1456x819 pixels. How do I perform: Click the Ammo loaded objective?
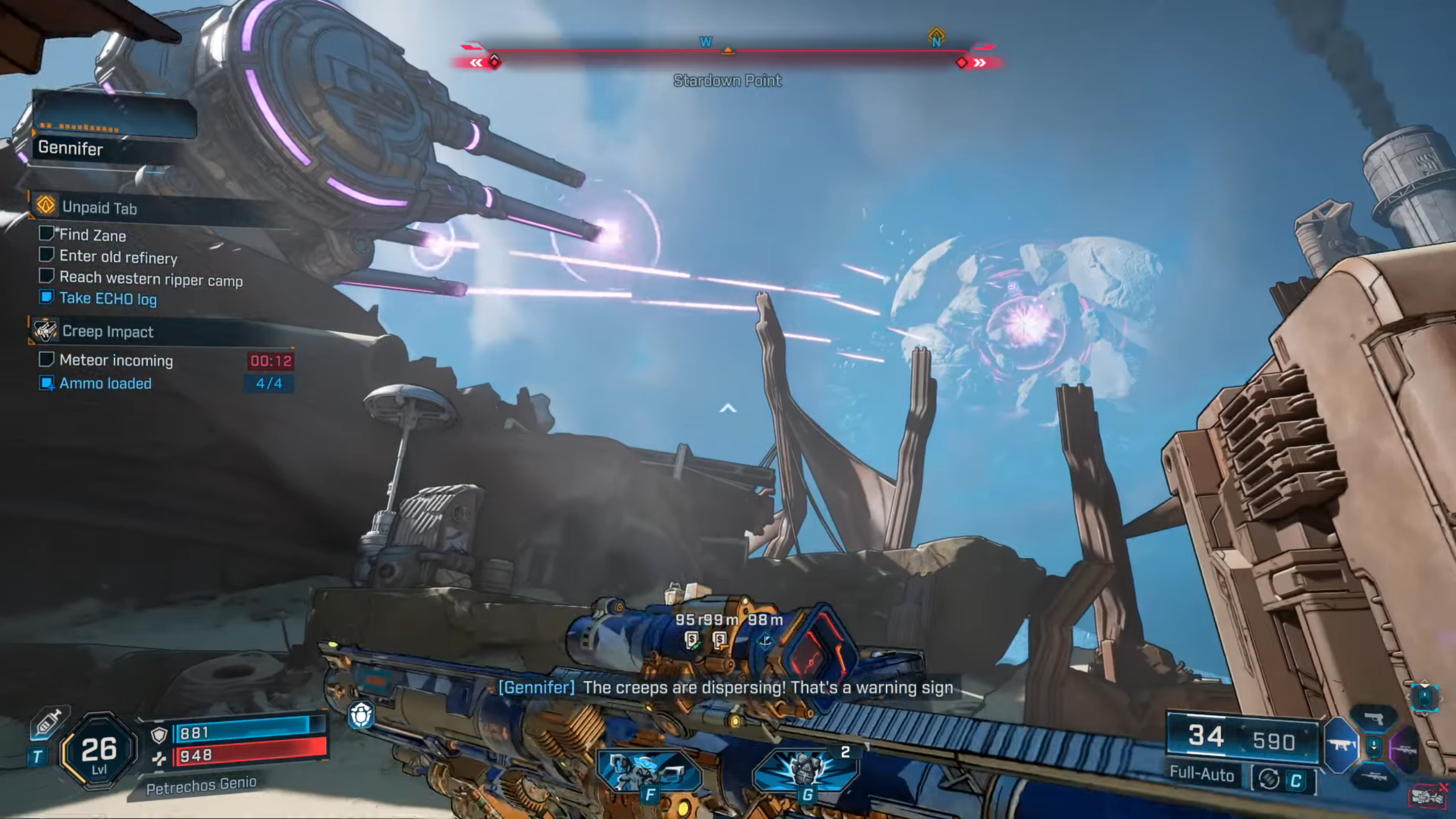(105, 383)
